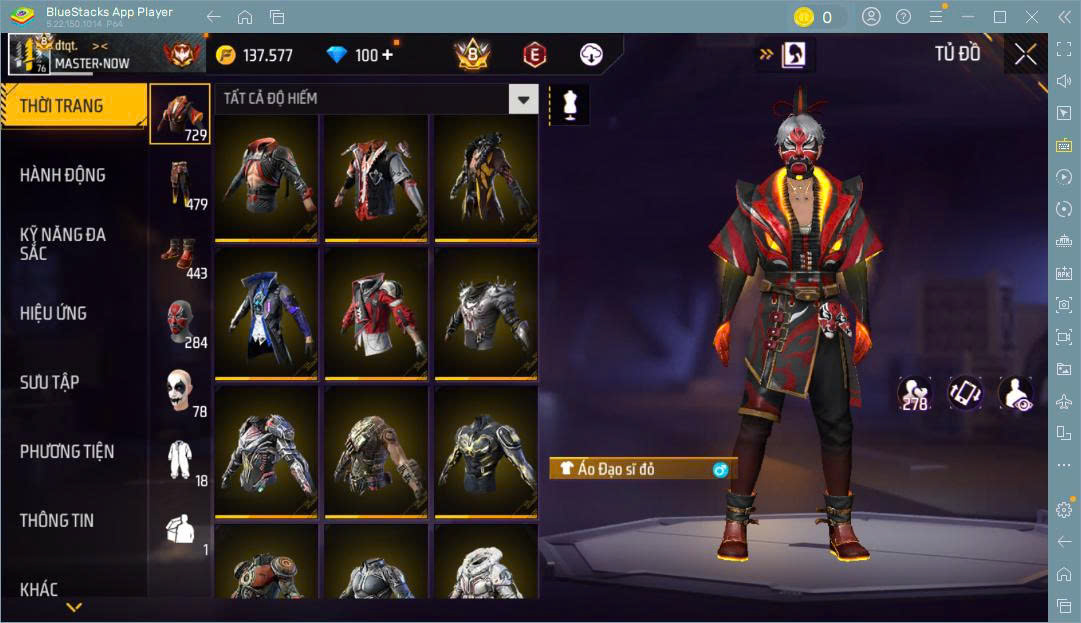Image resolution: width=1081 pixels, height=623 pixels.
Task: Select the blue and black jacket item
Action: [266, 312]
